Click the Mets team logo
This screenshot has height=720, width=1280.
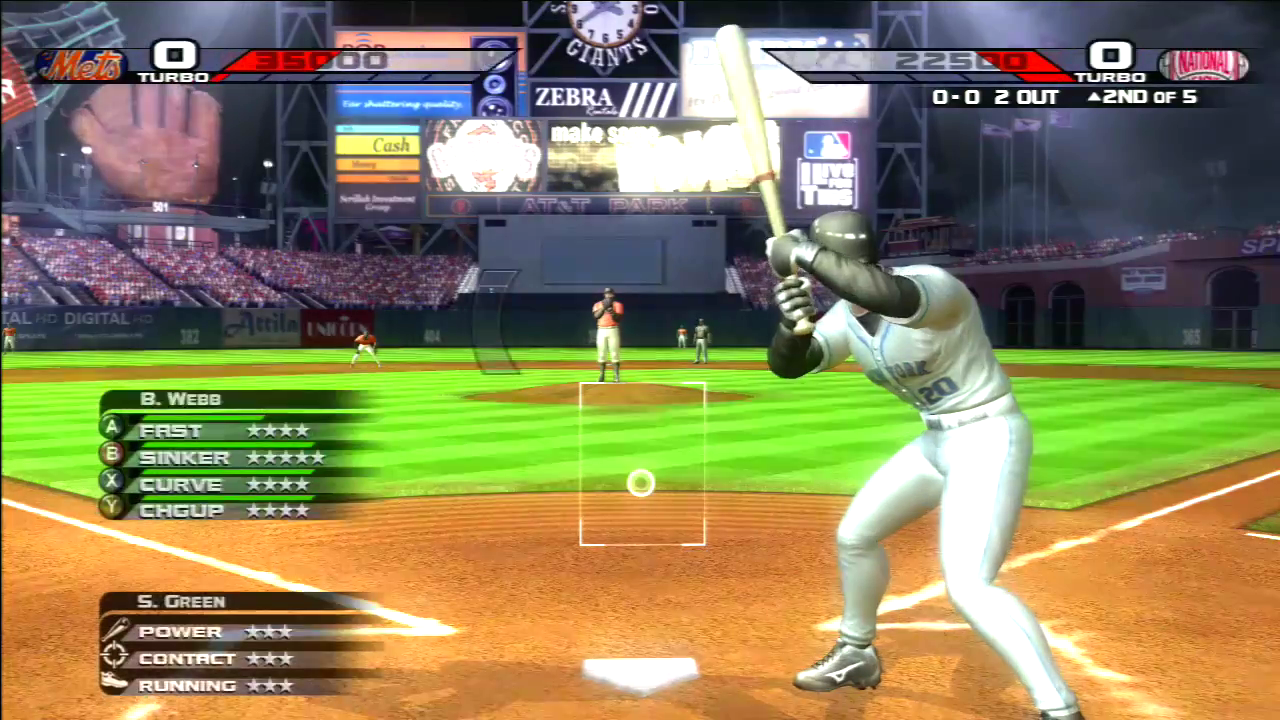82,65
